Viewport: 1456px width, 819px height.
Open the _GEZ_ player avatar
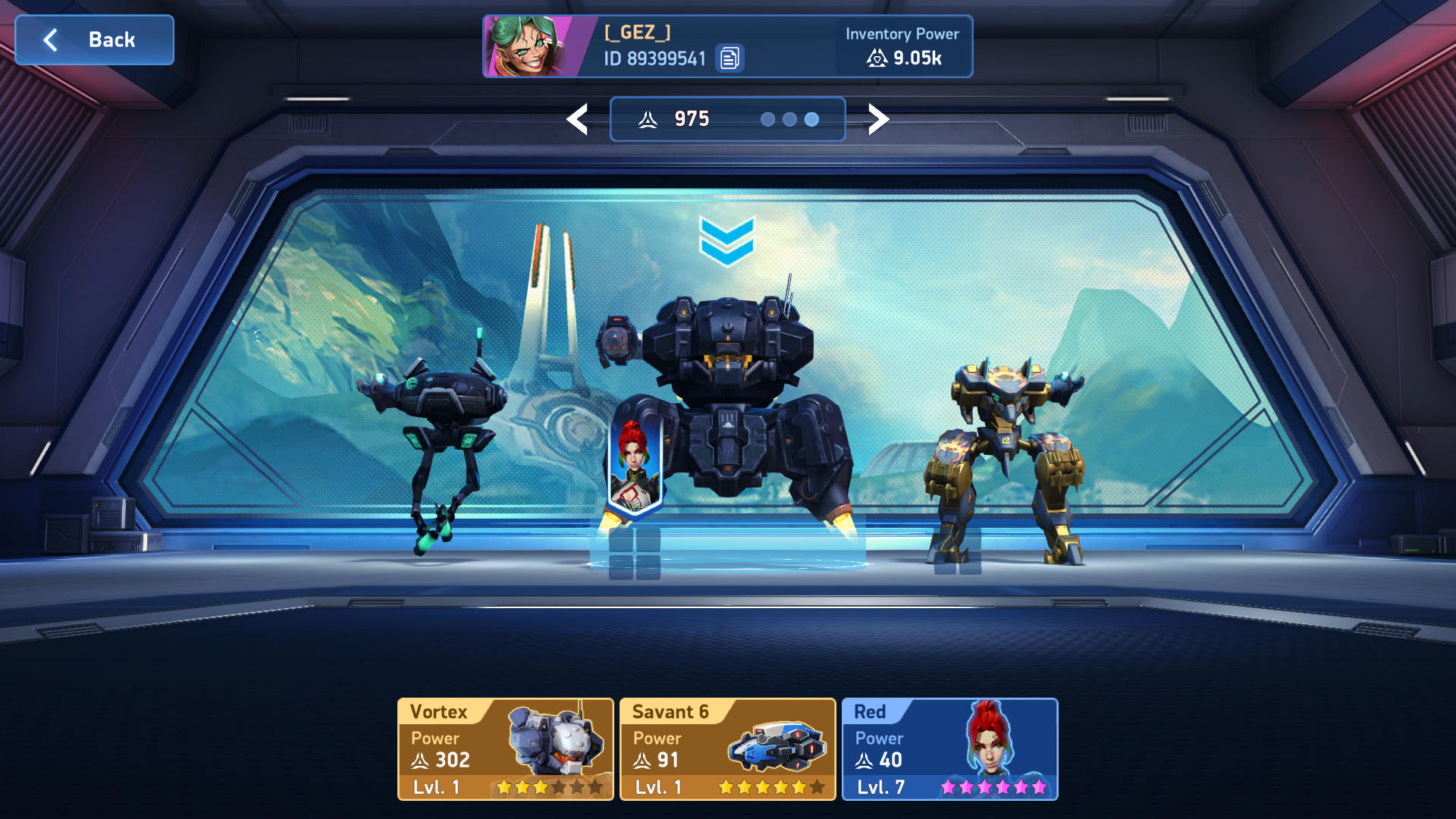pos(529,47)
